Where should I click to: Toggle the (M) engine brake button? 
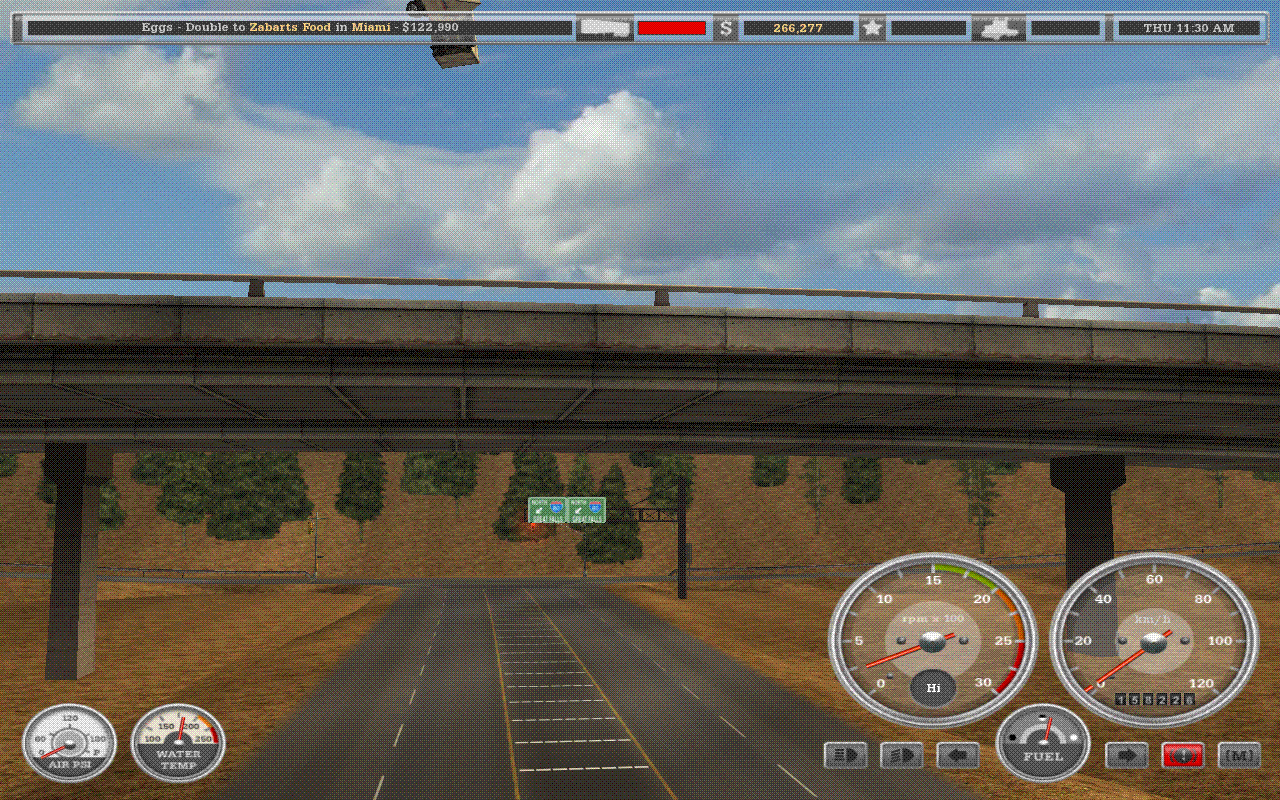[1239, 756]
